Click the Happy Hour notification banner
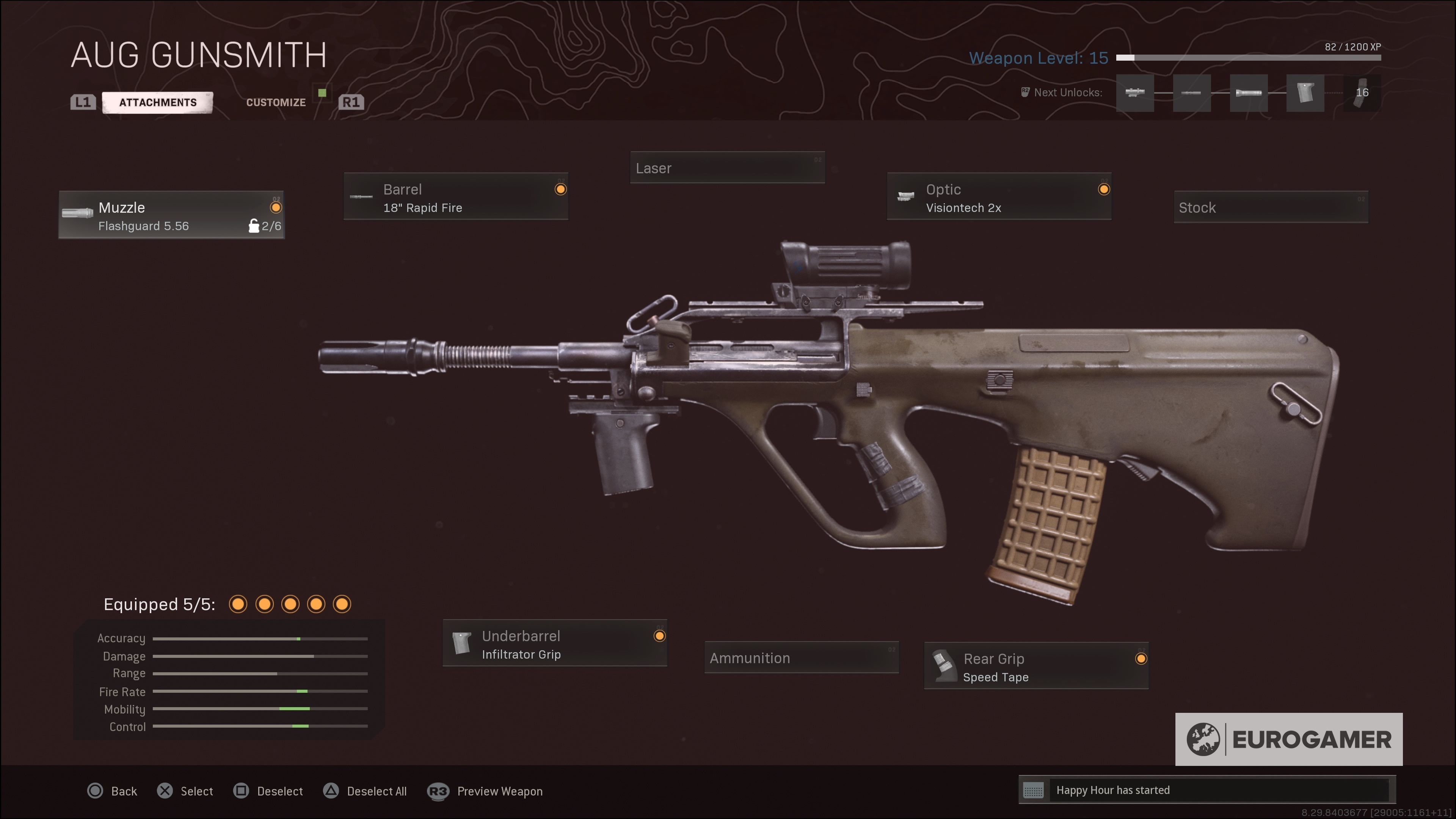The image size is (1456, 819). (x=1207, y=790)
